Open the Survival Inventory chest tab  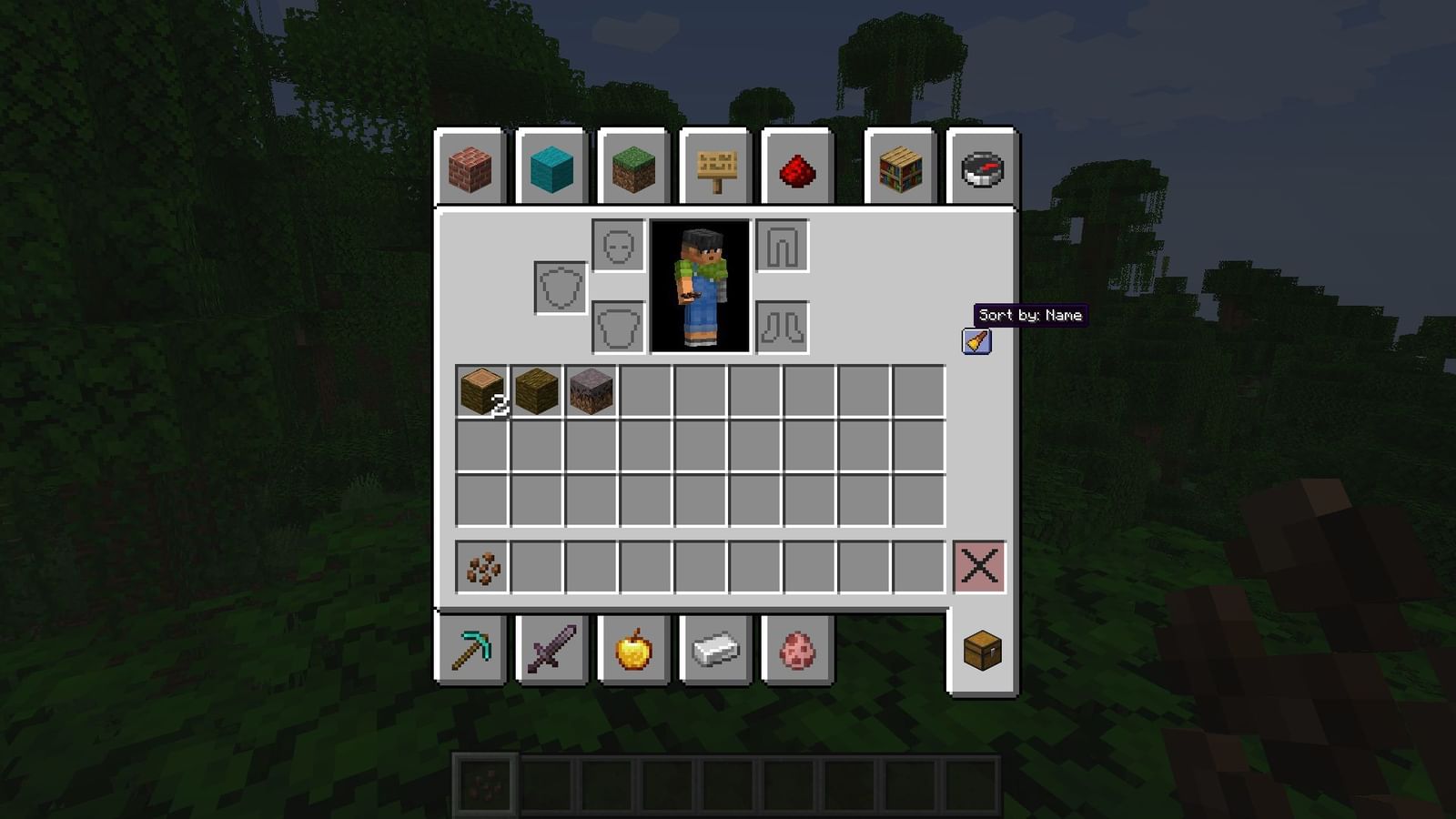(981, 648)
